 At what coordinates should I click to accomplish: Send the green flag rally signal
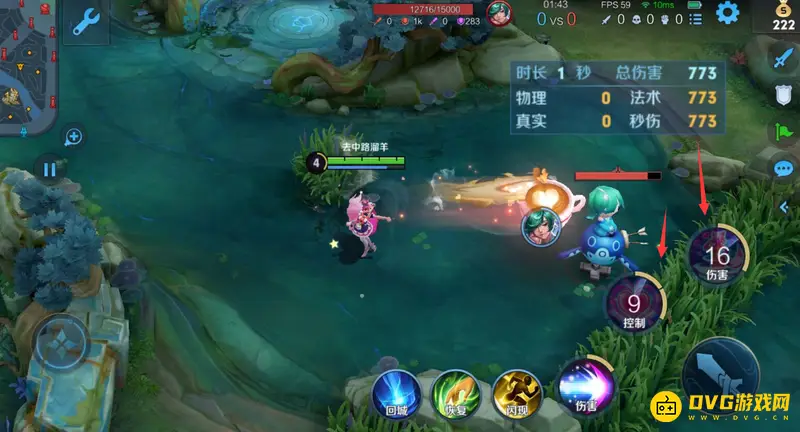[782, 131]
